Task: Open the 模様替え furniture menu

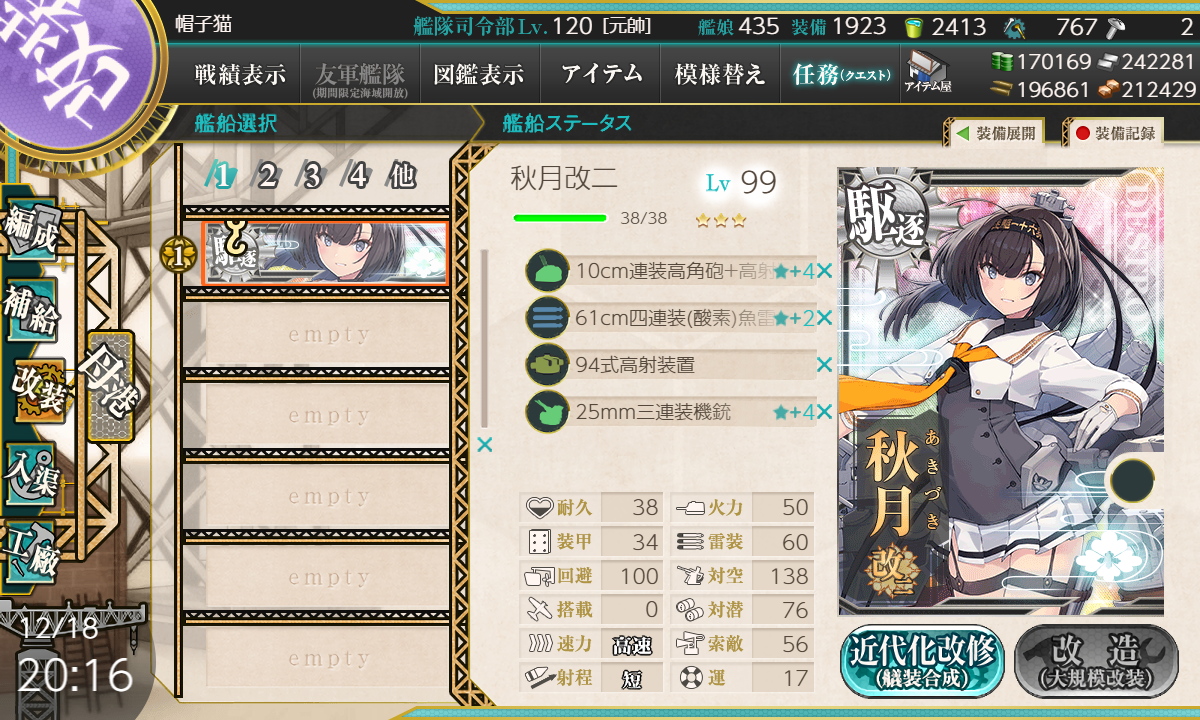Action: click(x=720, y=74)
